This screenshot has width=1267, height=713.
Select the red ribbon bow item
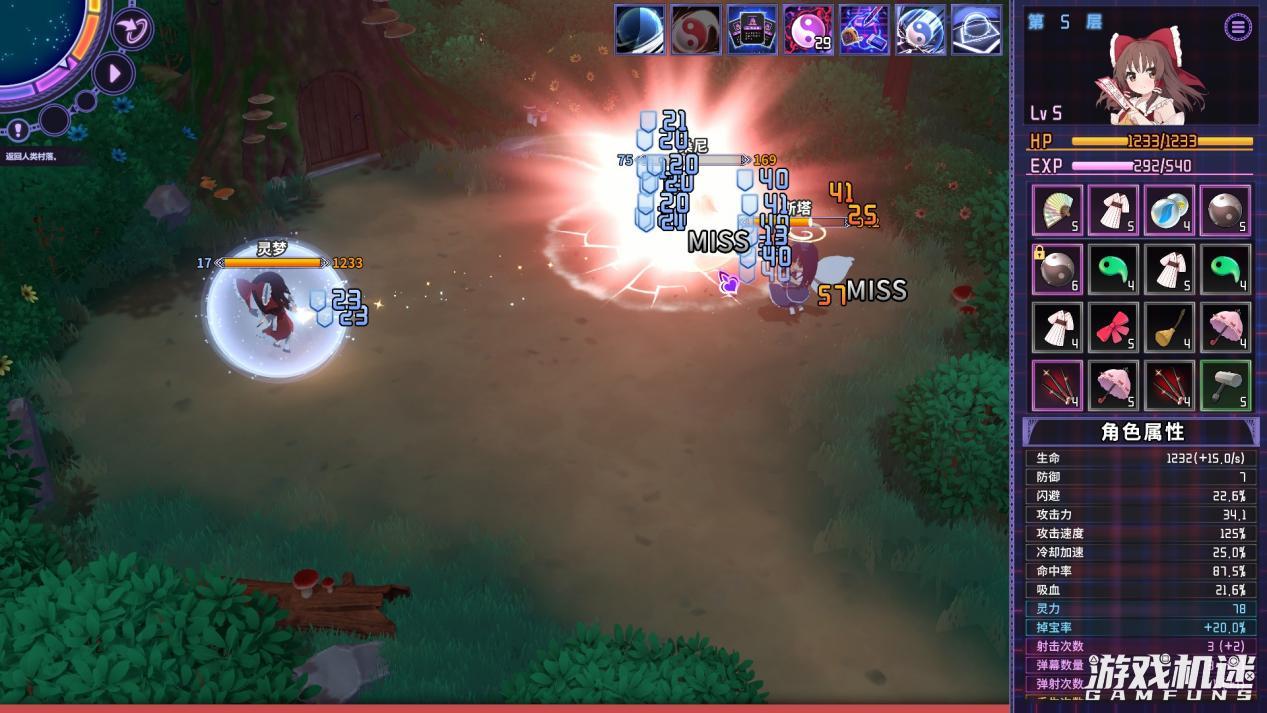pos(1113,327)
